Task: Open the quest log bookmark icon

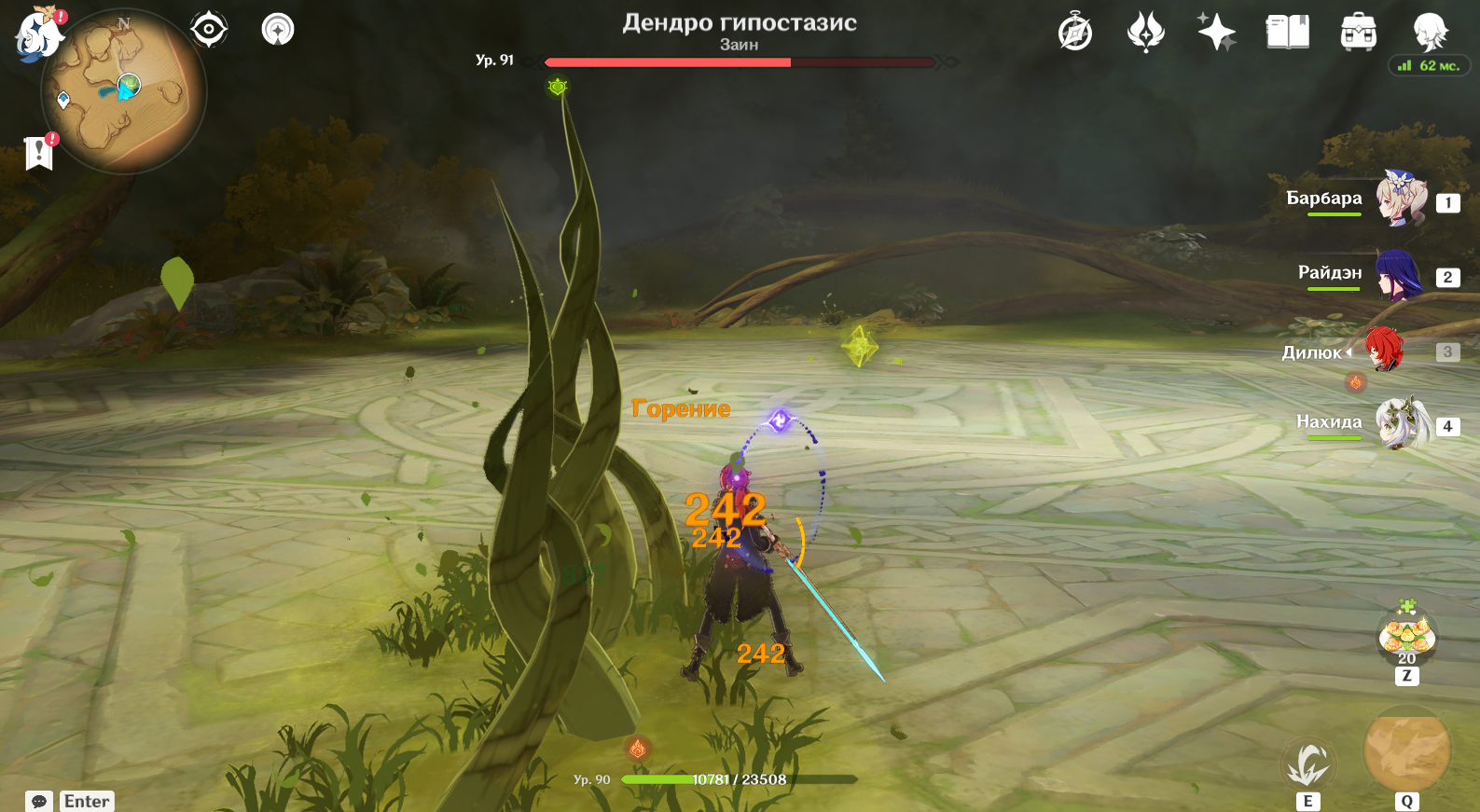Action: point(39,153)
